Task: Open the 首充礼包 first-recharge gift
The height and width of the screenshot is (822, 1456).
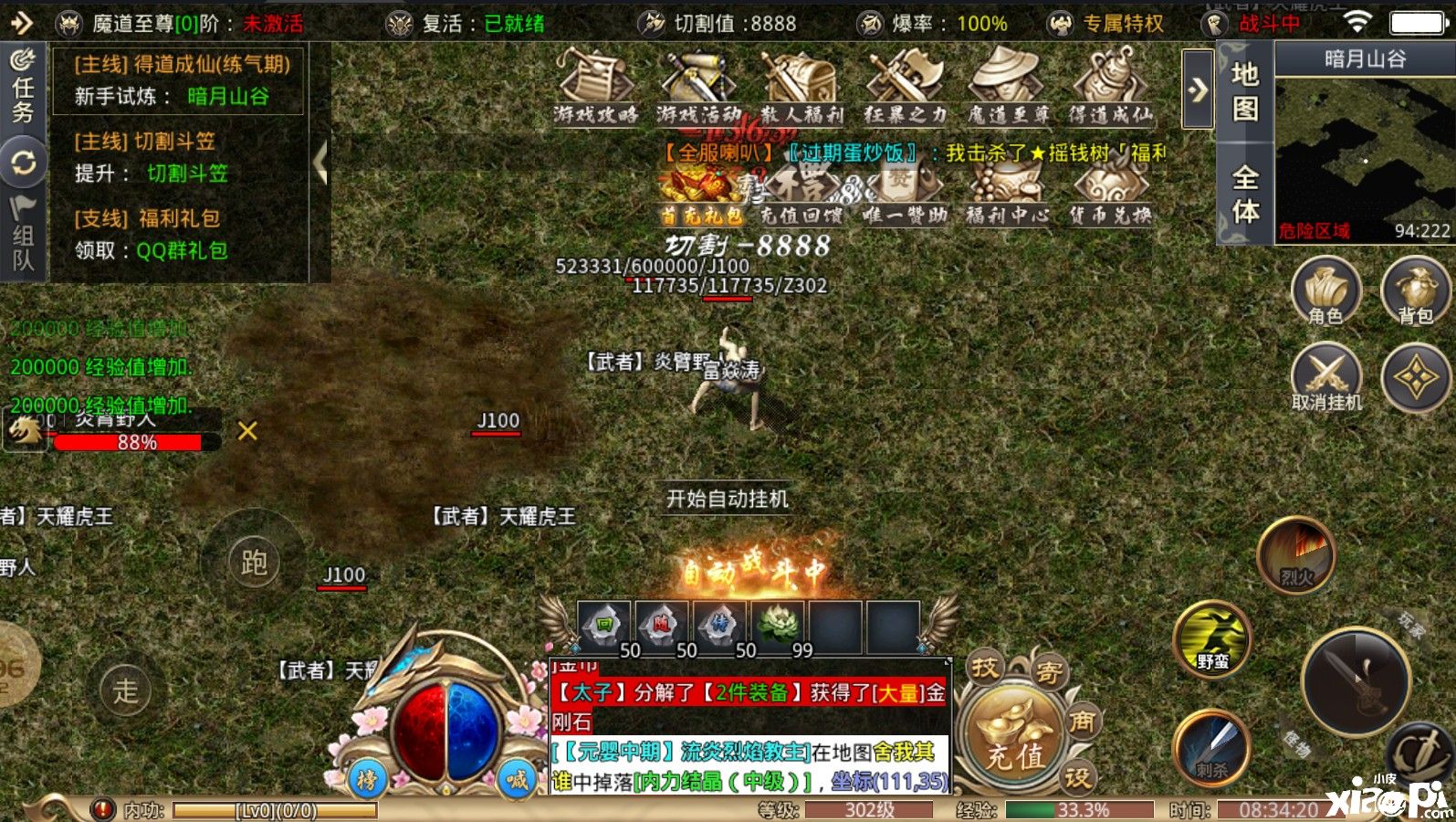Action: click(x=700, y=194)
